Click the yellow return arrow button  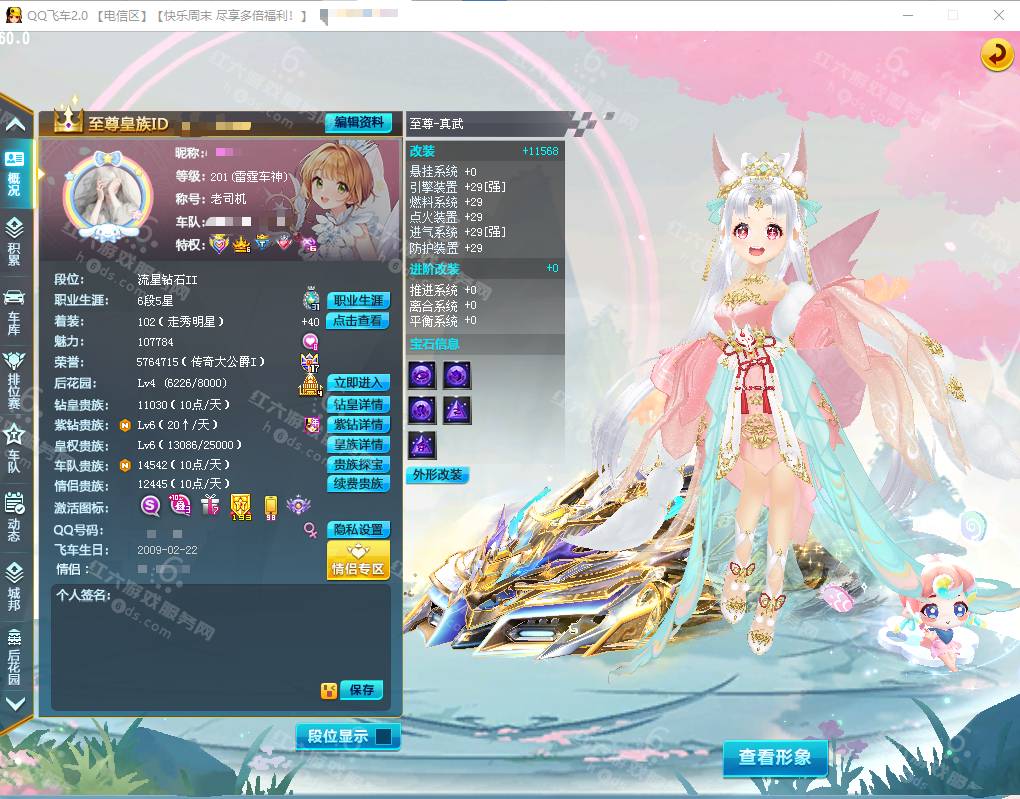coord(996,55)
